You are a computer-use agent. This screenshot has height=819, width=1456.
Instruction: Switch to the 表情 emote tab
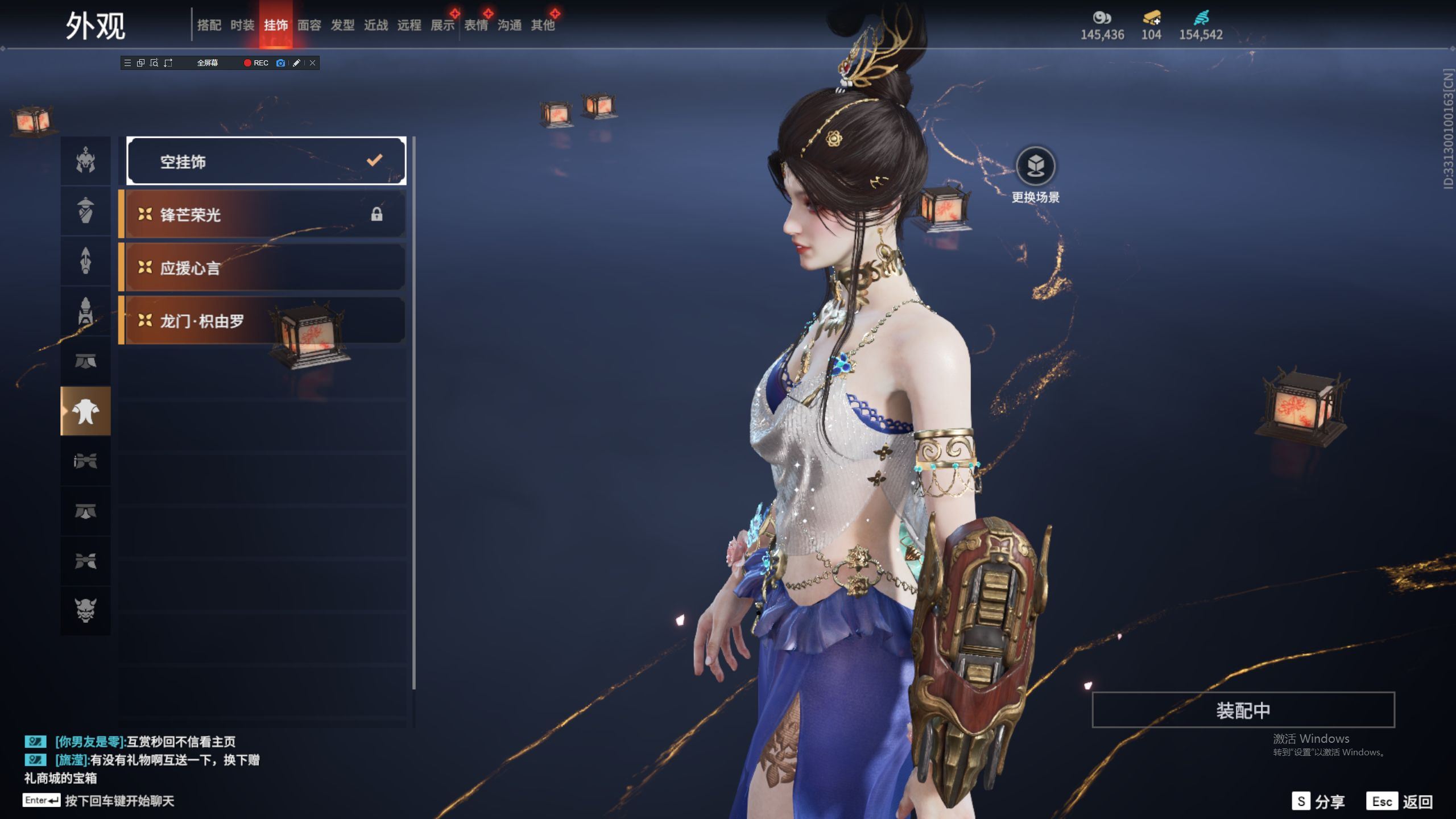point(476,25)
